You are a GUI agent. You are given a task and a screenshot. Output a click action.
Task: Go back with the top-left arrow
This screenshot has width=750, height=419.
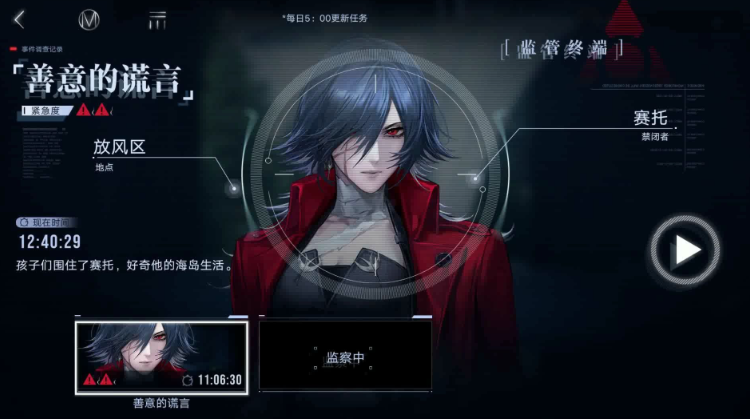pyautogui.click(x=20, y=20)
